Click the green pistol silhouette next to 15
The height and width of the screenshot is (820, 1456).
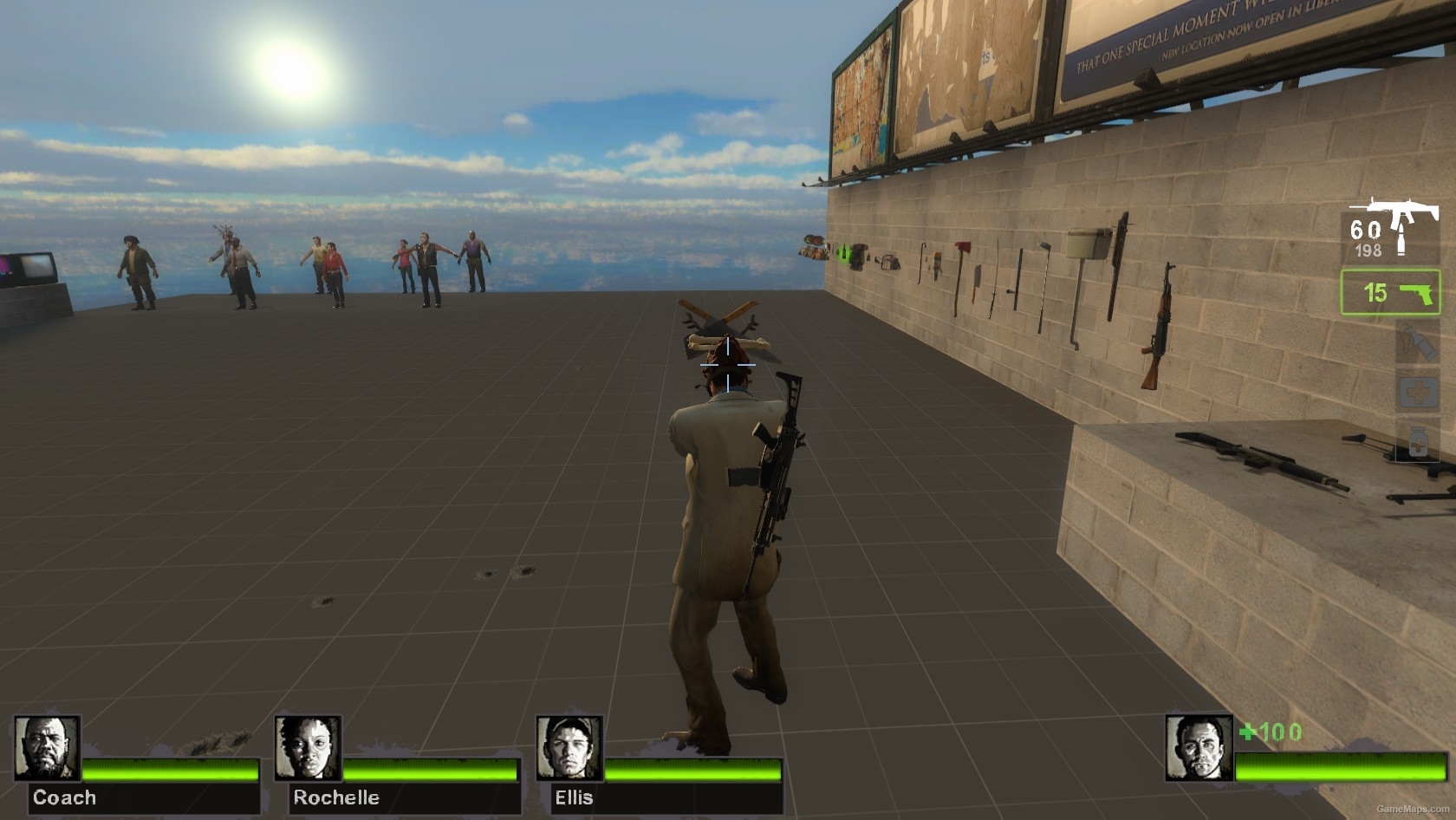tap(1417, 293)
